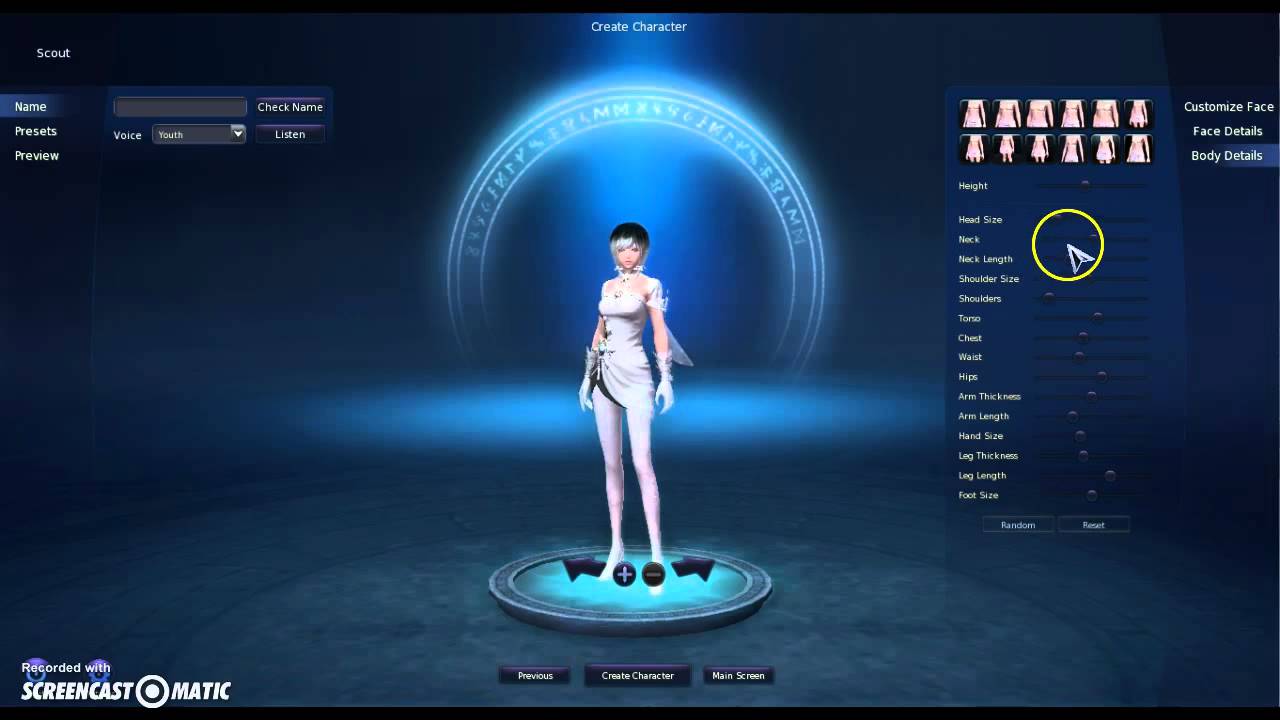Expand the Youth voice combo box arrow

(238, 133)
